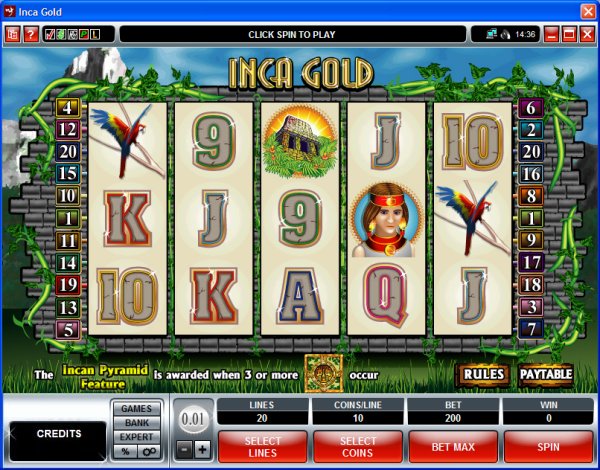This screenshot has height=470, width=600.
Task: Open the red question mark help icon
Action: coord(31,34)
